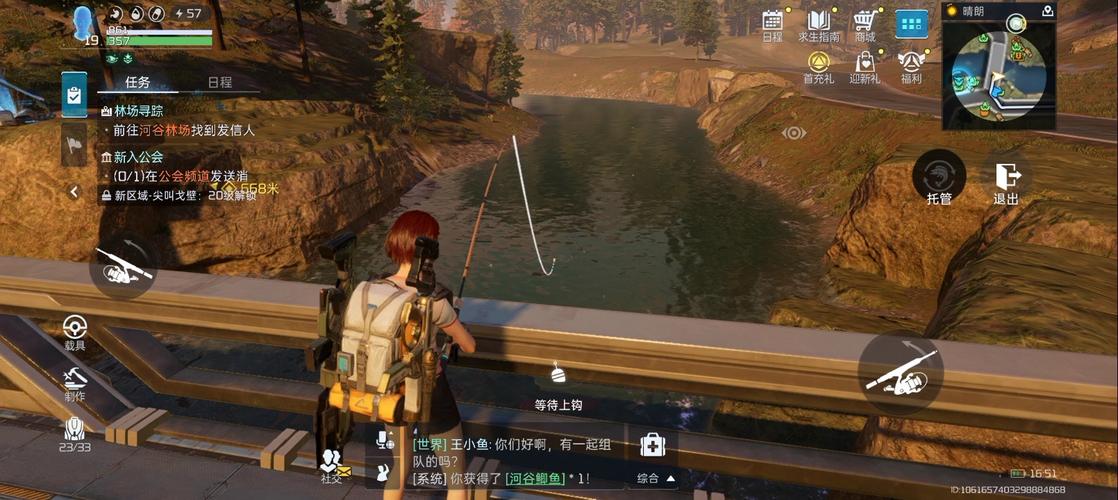The image size is (1118, 500).
Task: Activate 托管 auto-fishing mode
Action: [x=939, y=175]
